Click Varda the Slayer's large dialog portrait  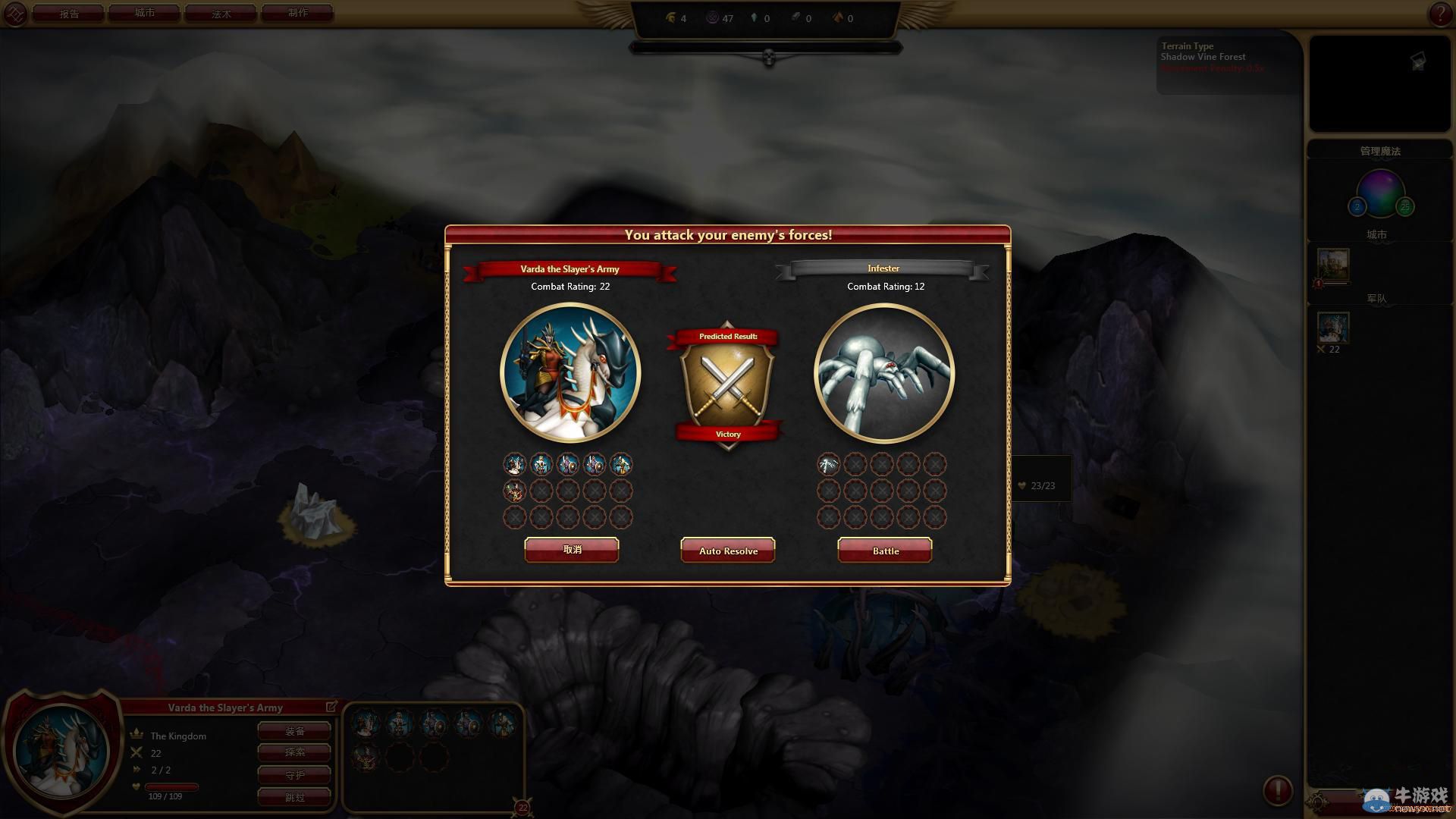click(x=570, y=373)
